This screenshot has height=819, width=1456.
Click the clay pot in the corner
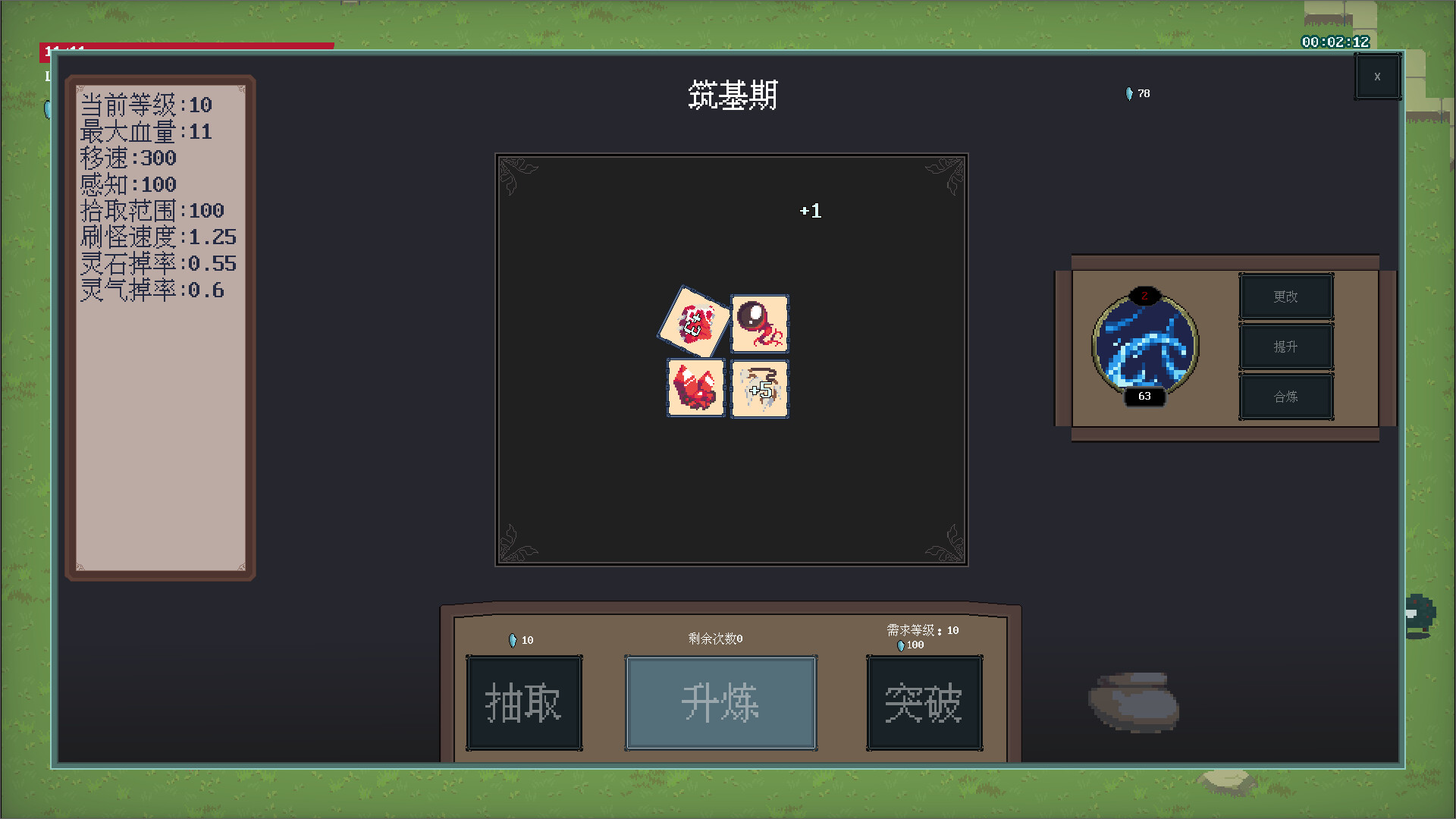[1133, 701]
